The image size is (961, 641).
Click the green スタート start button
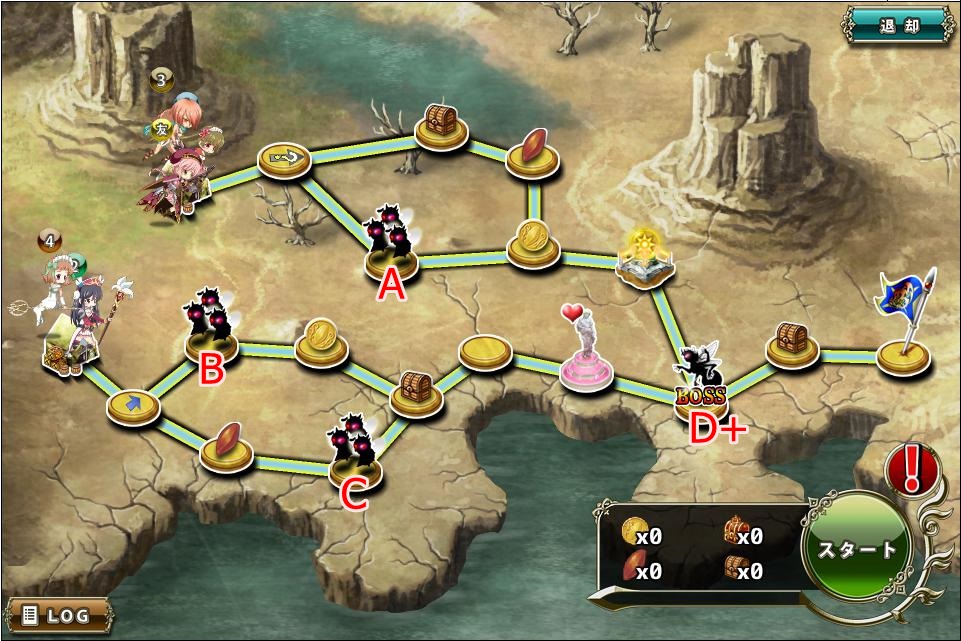(858, 548)
